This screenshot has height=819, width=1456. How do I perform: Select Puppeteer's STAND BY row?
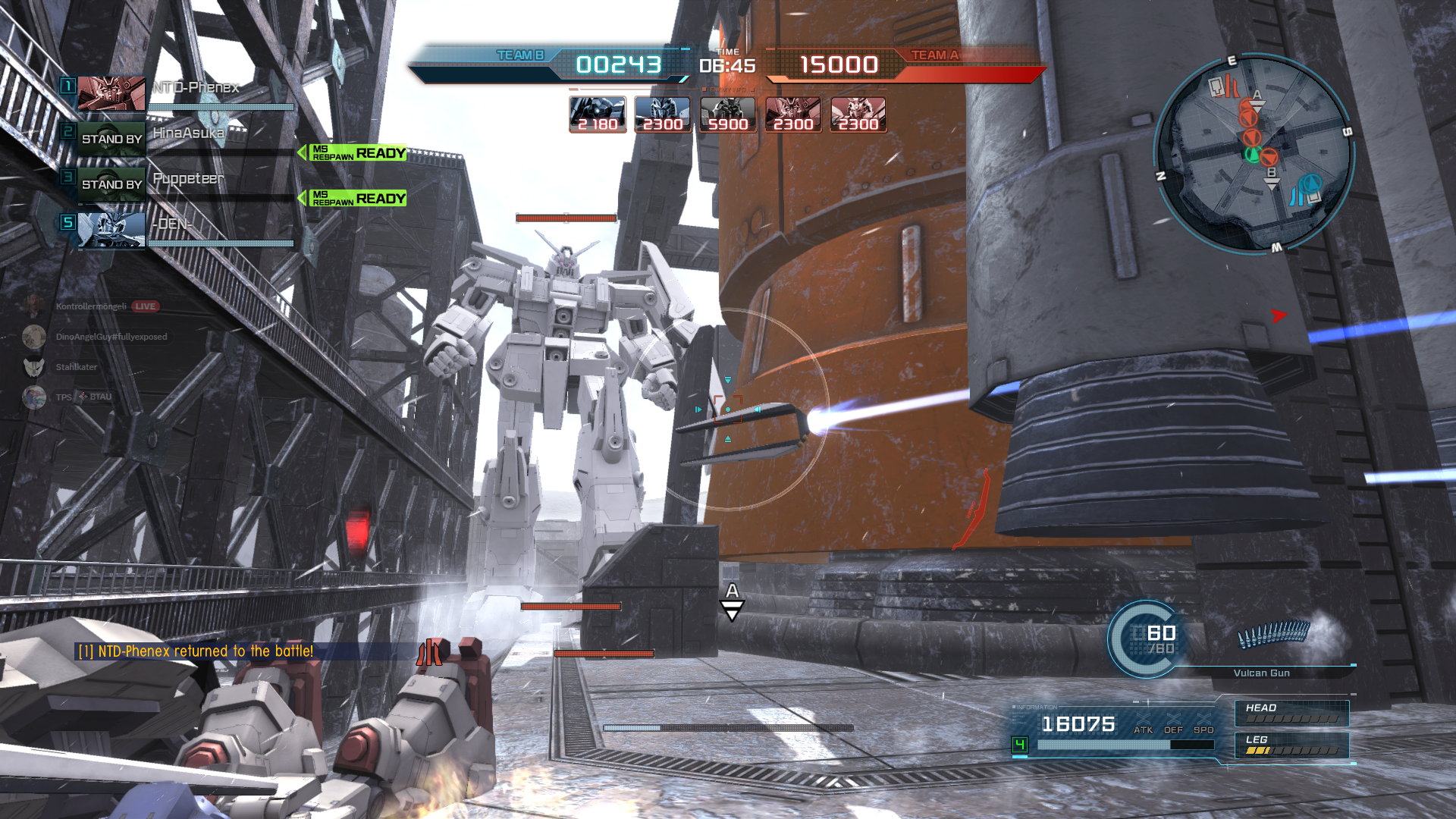pyautogui.click(x=111, y=185)
